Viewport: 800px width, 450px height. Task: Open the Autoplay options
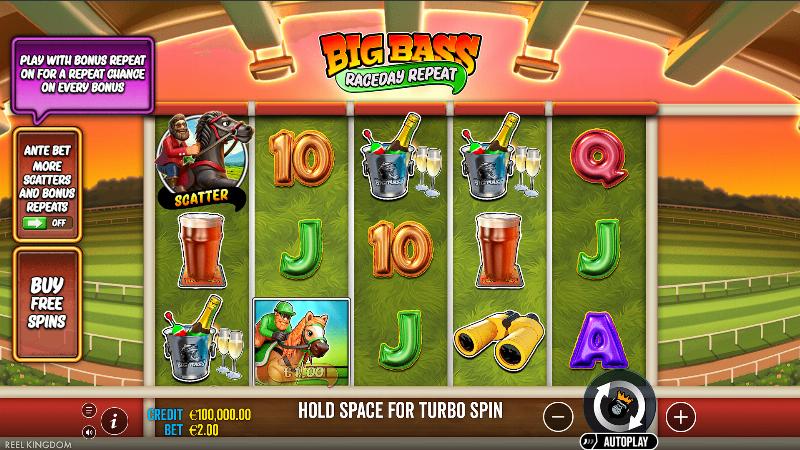(618, 441)
